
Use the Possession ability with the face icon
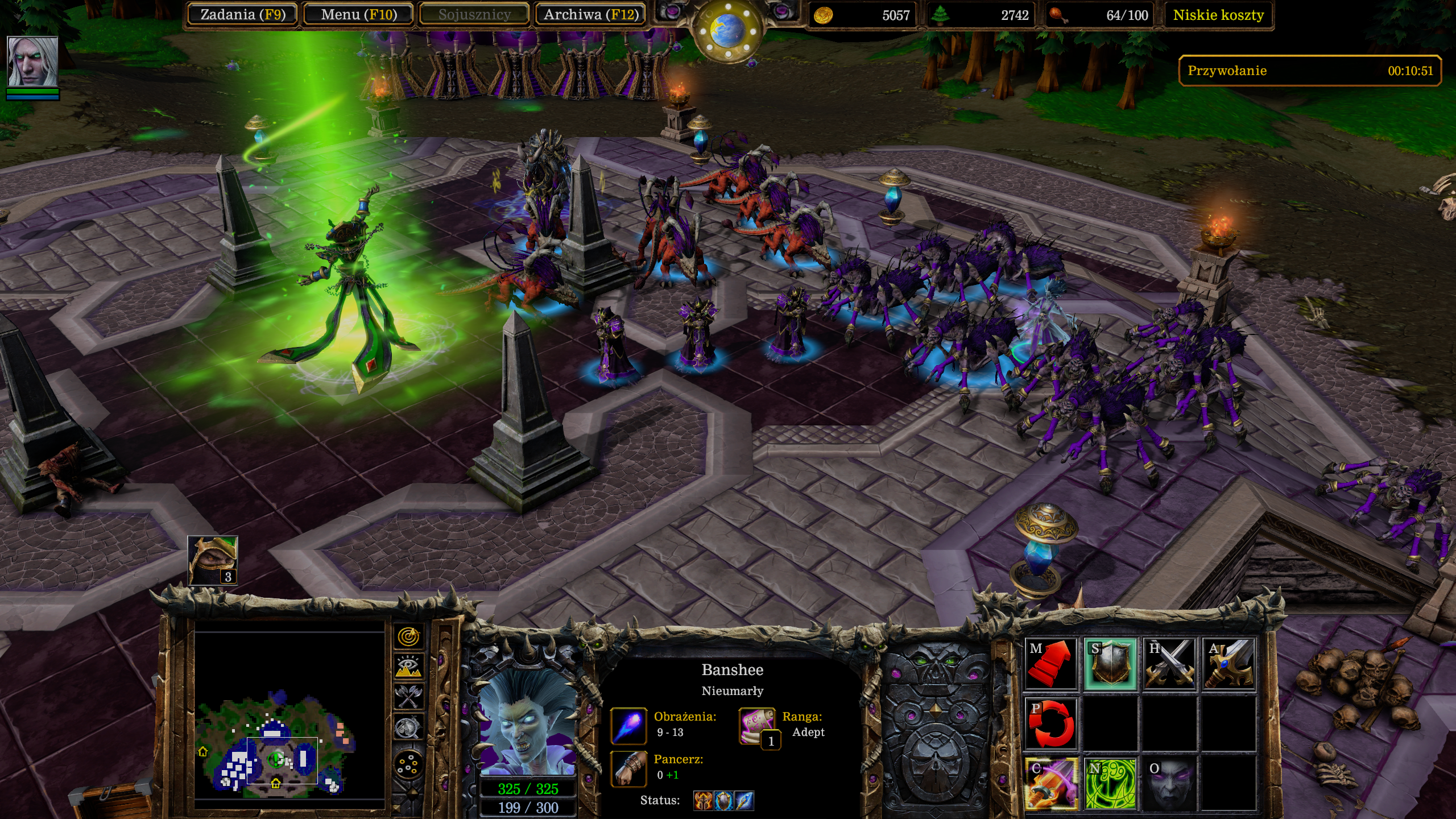(1169, 783)
